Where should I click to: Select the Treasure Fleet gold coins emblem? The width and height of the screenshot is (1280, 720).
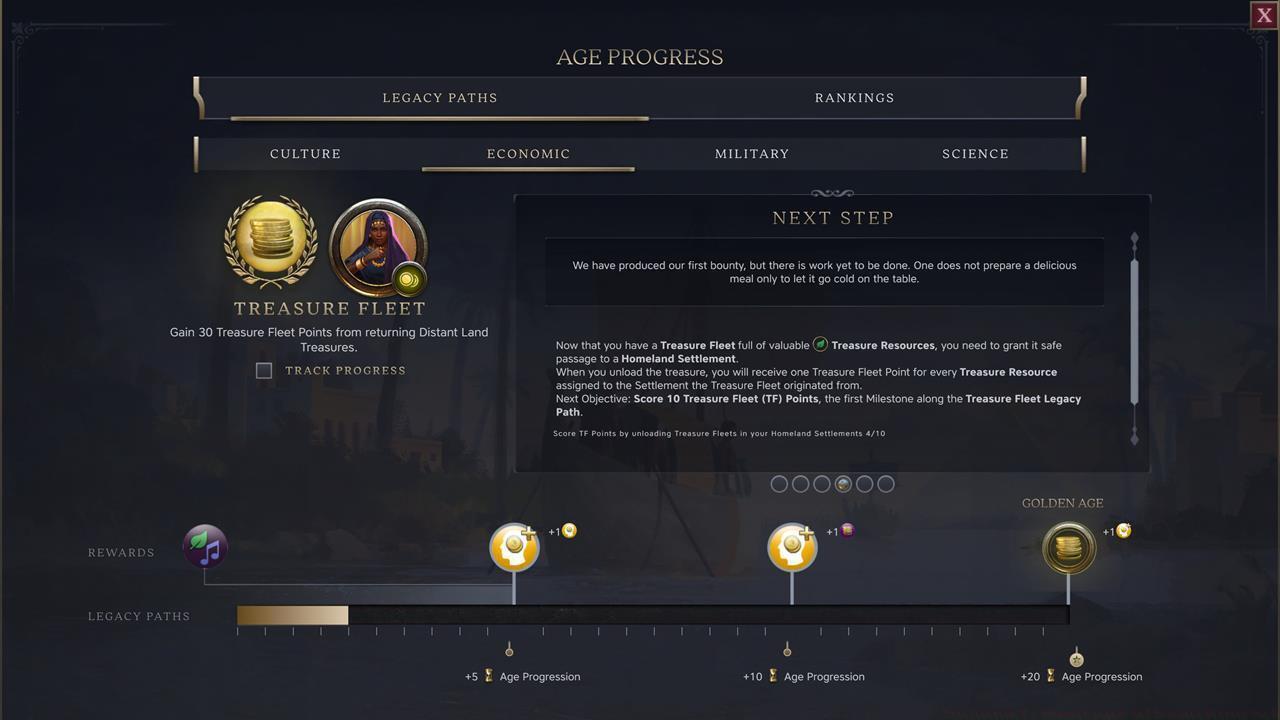click(x=271, y=240)
